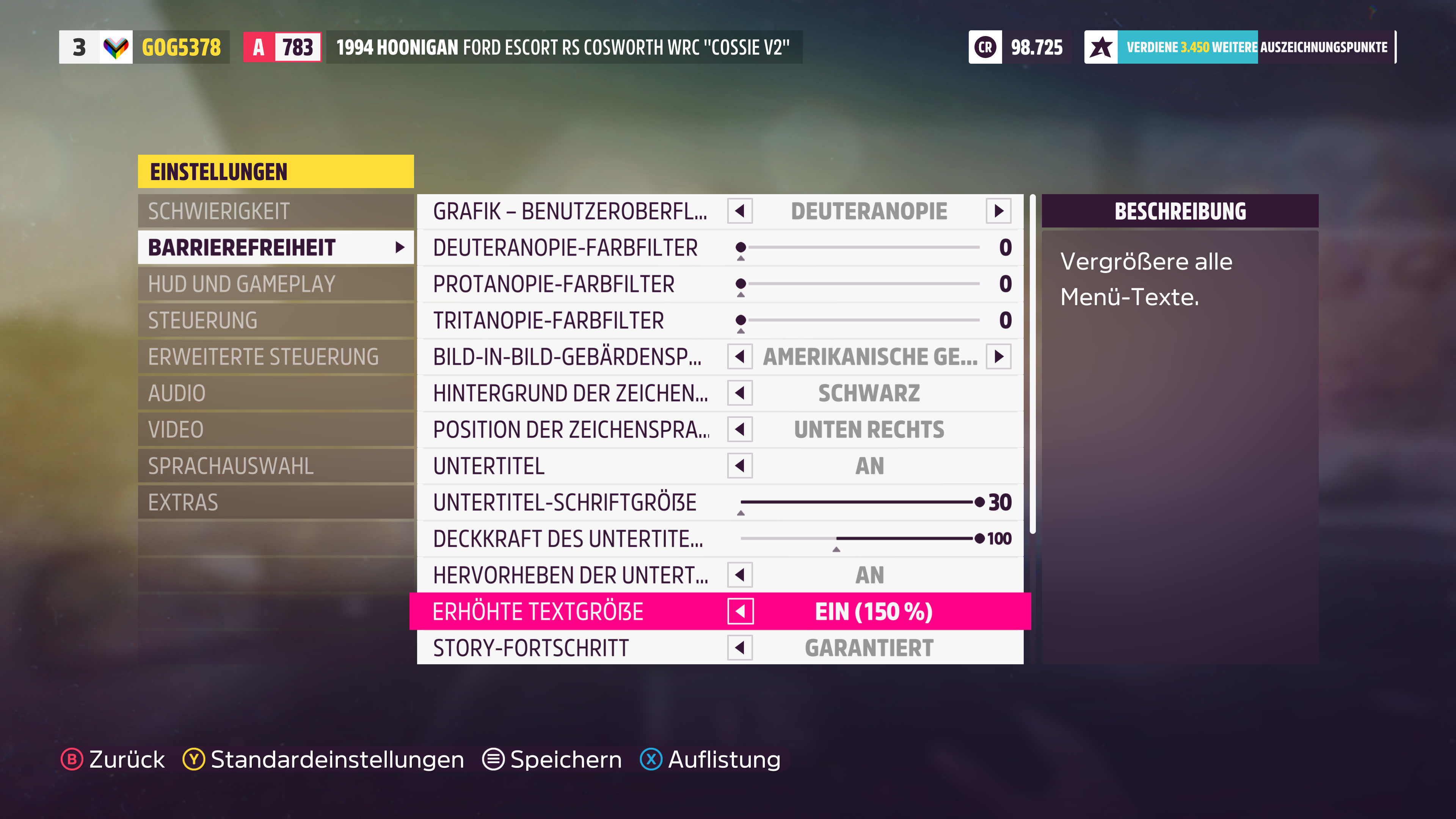Screen dimensions: 1456x819
Task: Select the Barrierefreiheit category
Action: coord(275,248)
